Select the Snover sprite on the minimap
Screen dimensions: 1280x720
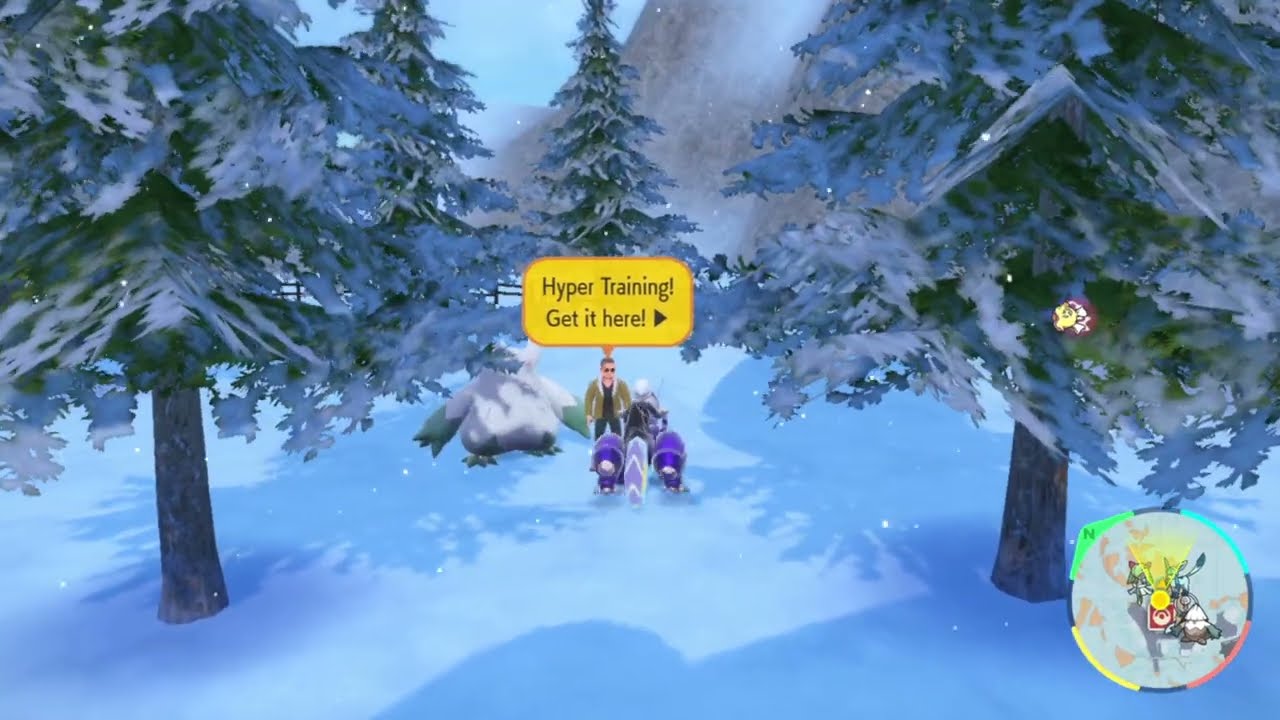(x=1197, y=628)
